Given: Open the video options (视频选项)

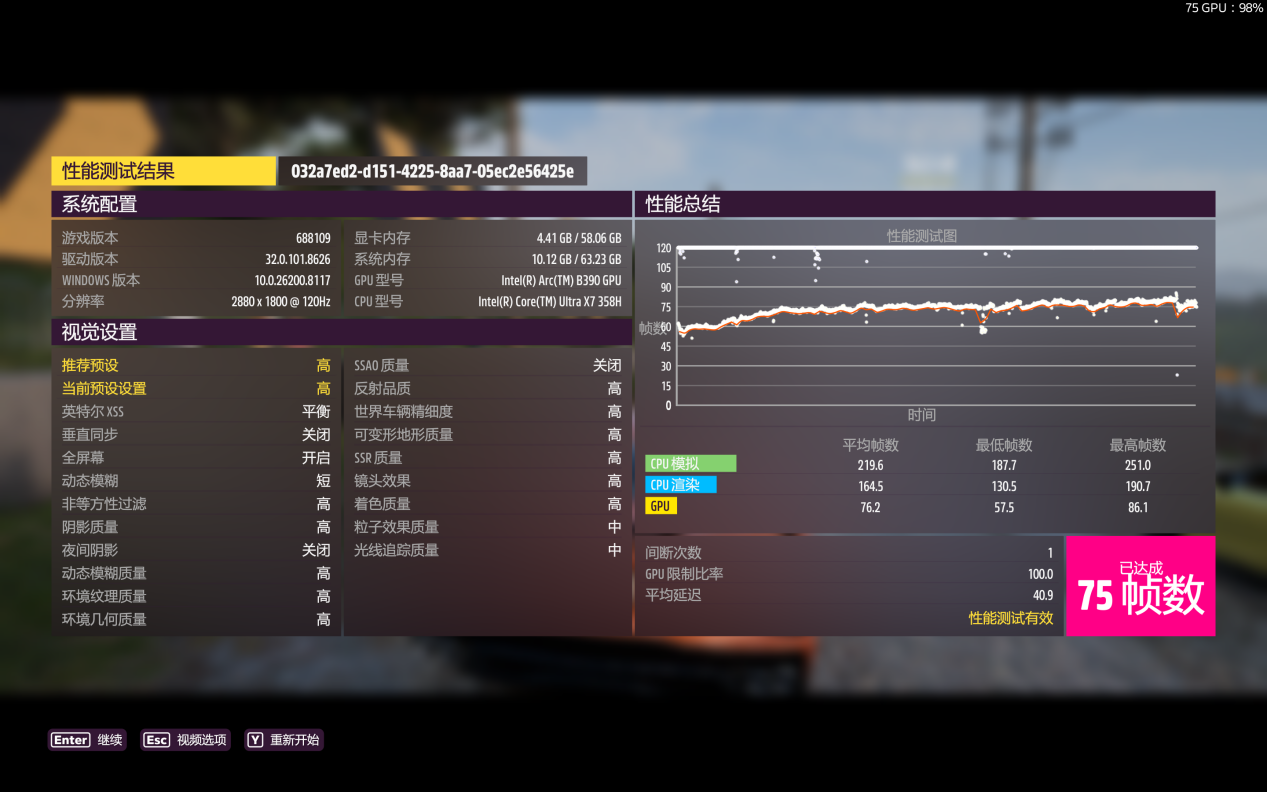Looking at the screenshot, I should coord(186,740).
